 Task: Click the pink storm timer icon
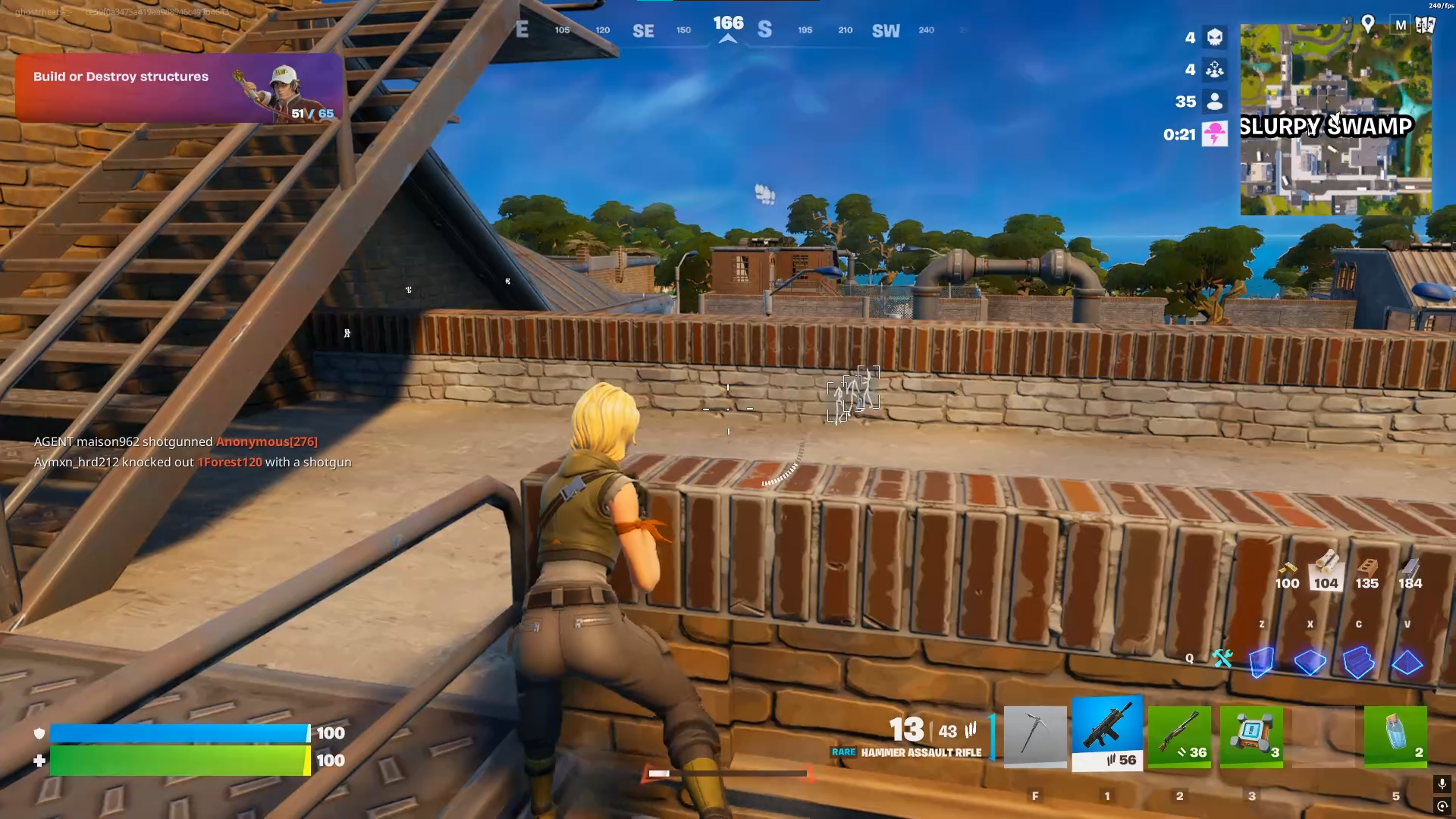coord(1216,133)
